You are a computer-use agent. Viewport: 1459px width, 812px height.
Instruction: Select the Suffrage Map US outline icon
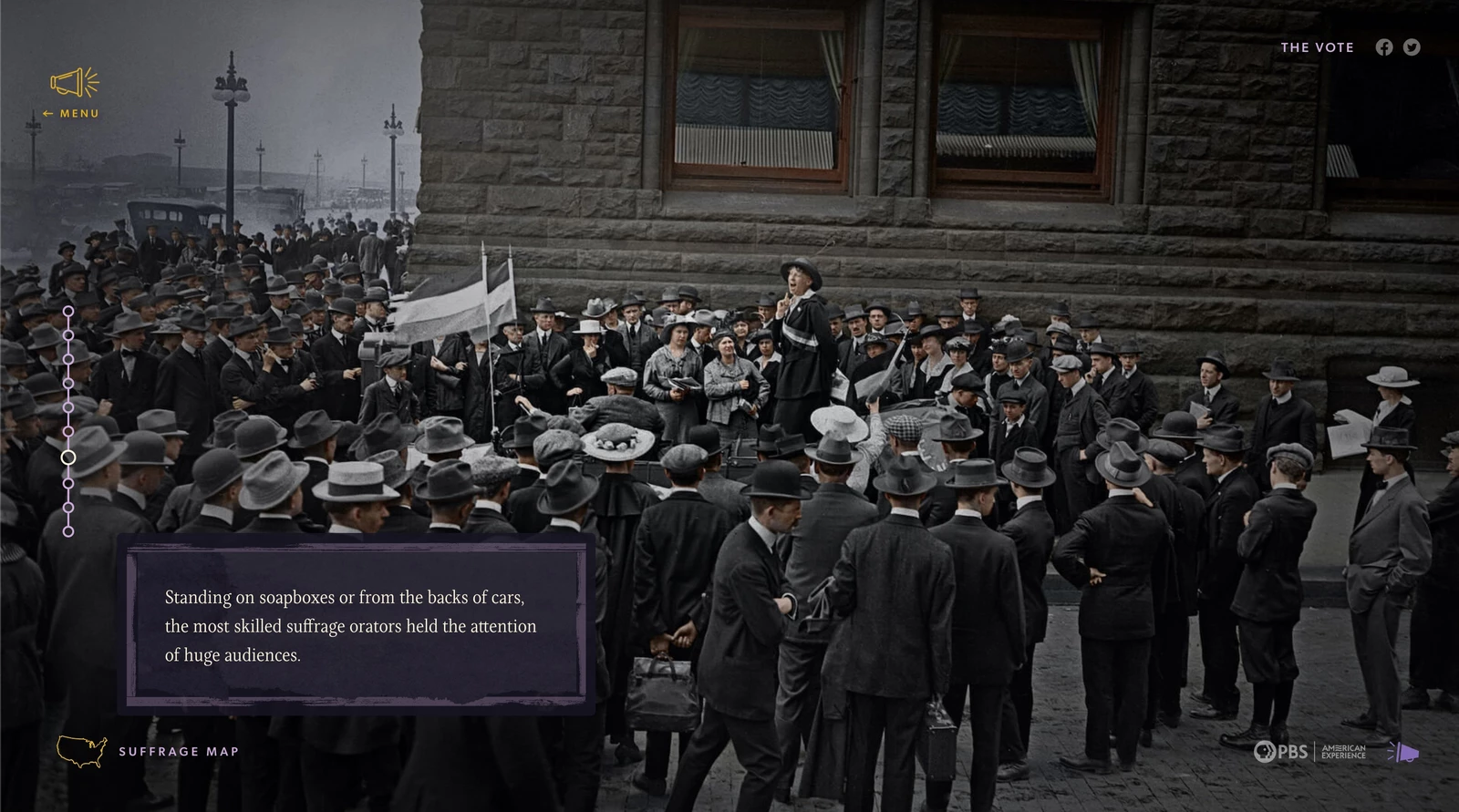tap(80, 752)
